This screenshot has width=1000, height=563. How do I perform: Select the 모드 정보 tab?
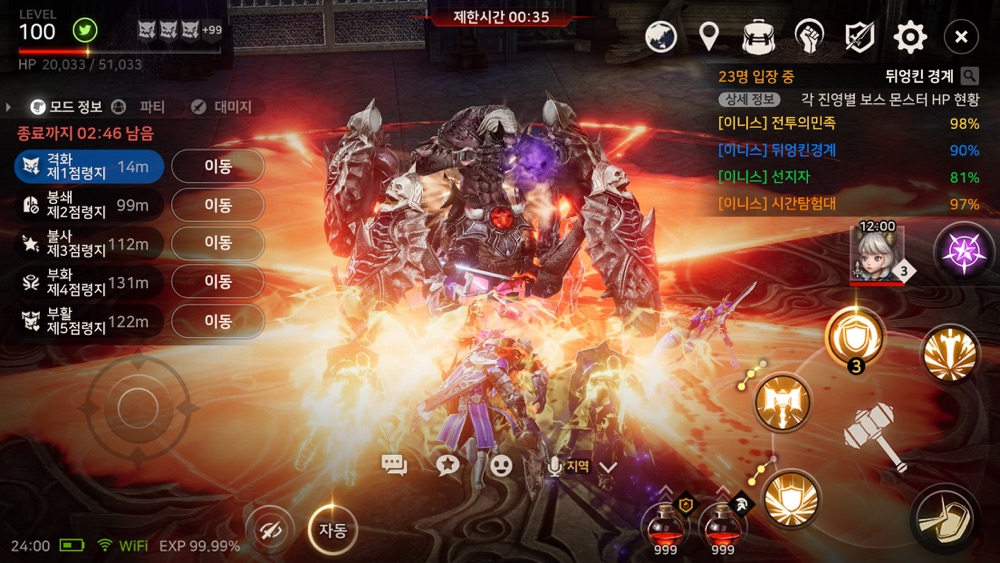pos(66,107)
